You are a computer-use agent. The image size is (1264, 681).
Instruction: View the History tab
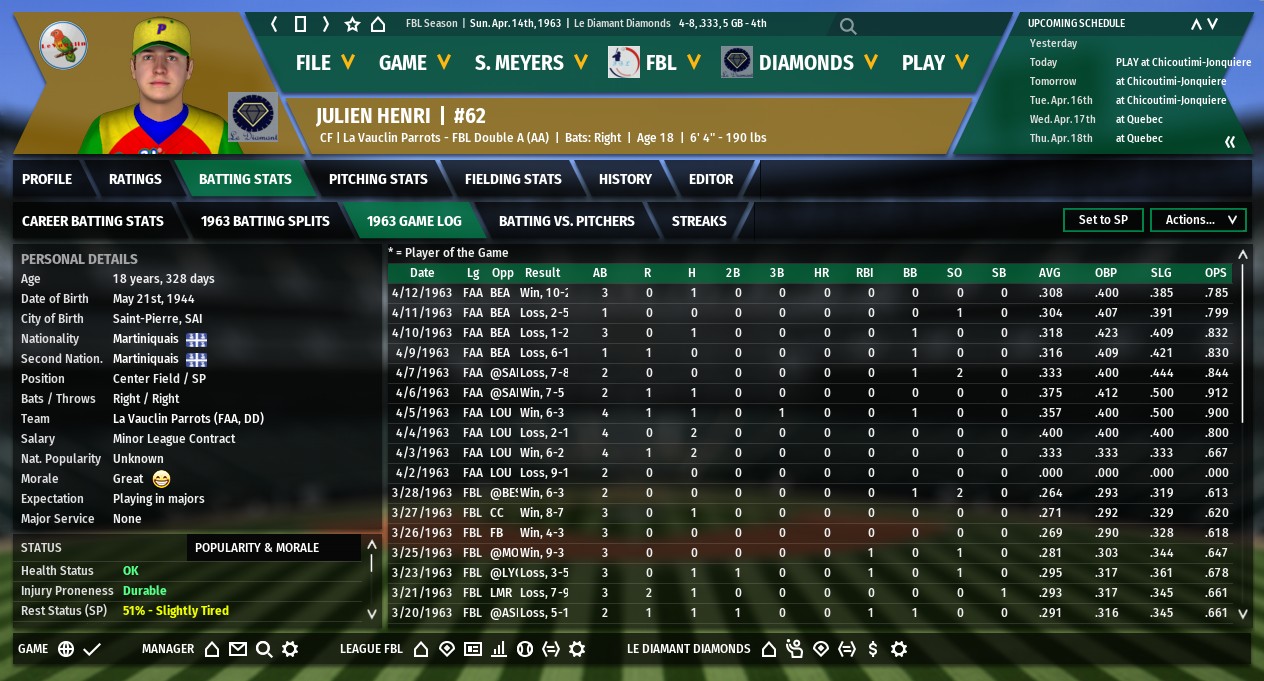[625, 179]
